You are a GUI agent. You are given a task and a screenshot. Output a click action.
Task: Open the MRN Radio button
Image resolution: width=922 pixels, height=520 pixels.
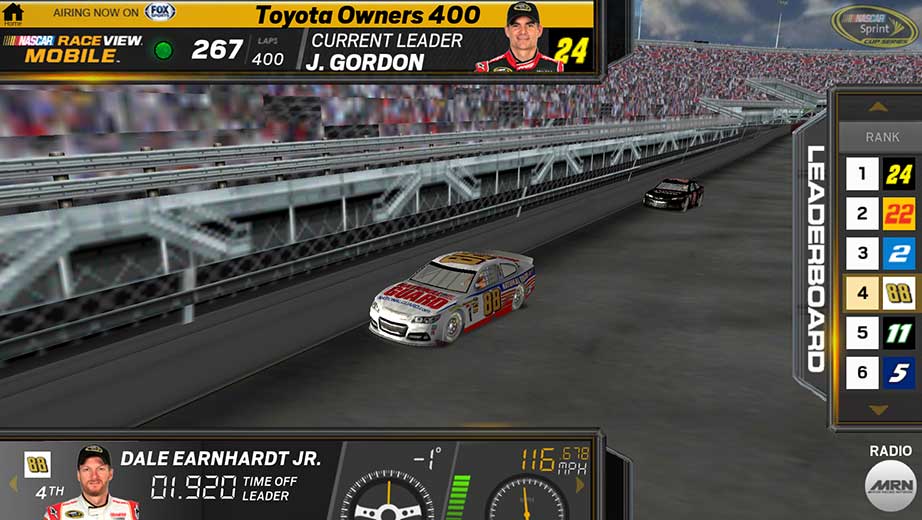tap(890, 485)
